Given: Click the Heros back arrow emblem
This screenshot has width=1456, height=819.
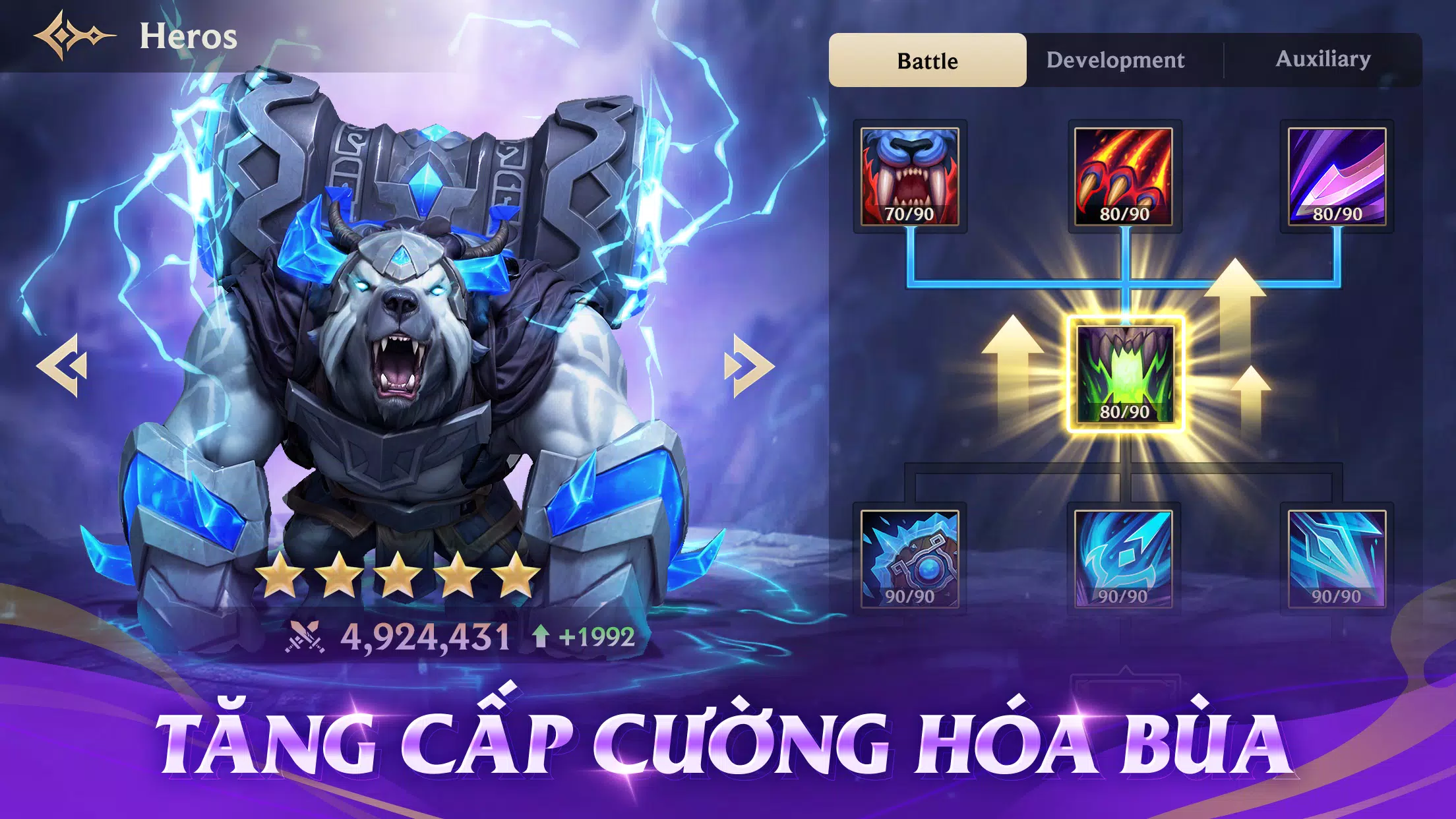Looking at the screenshot, I should click(x=75, y=36).
